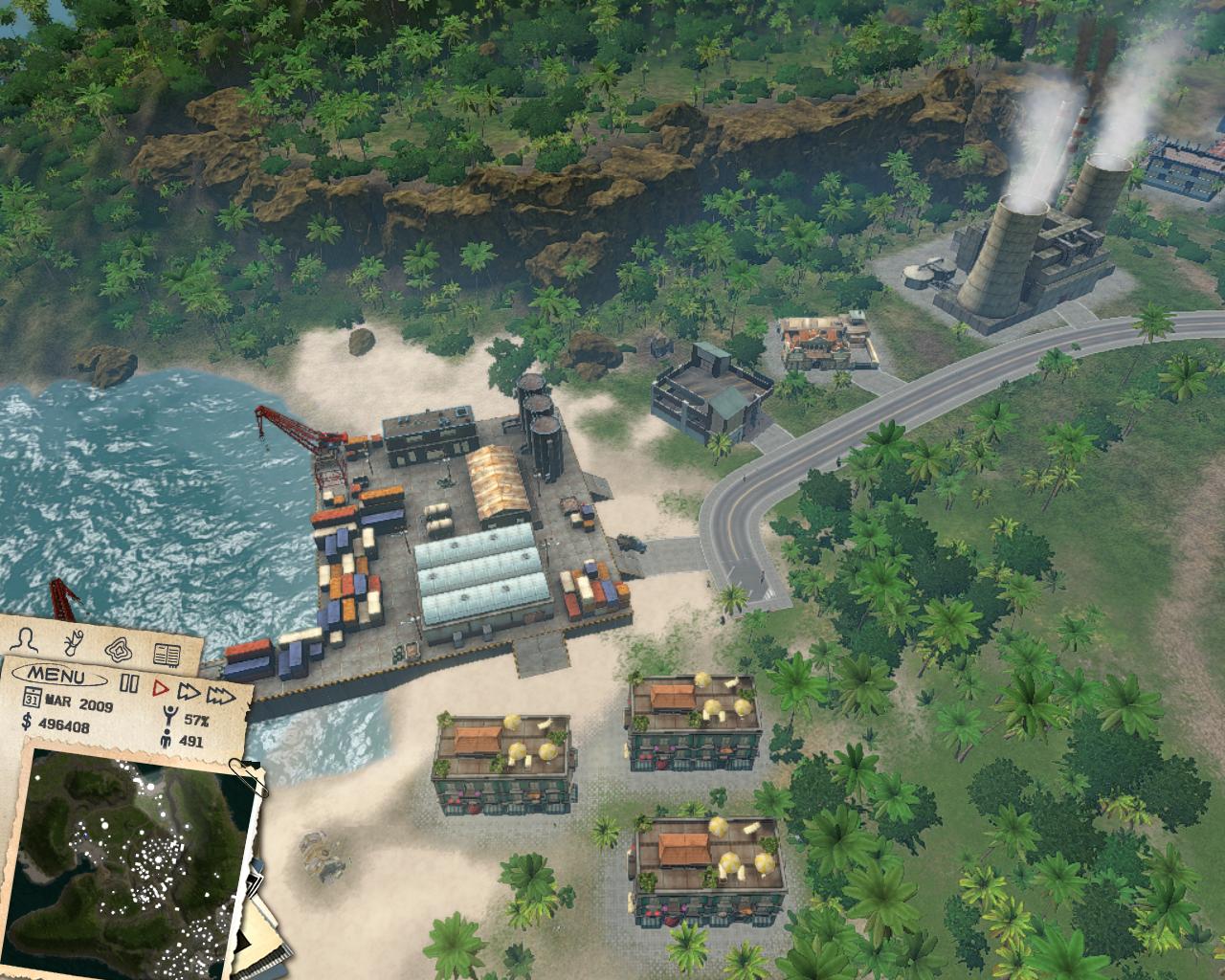The height and width of the screenshot is (980, 1225).
Task: Click the treasury amount 496408
Action: 64,726
